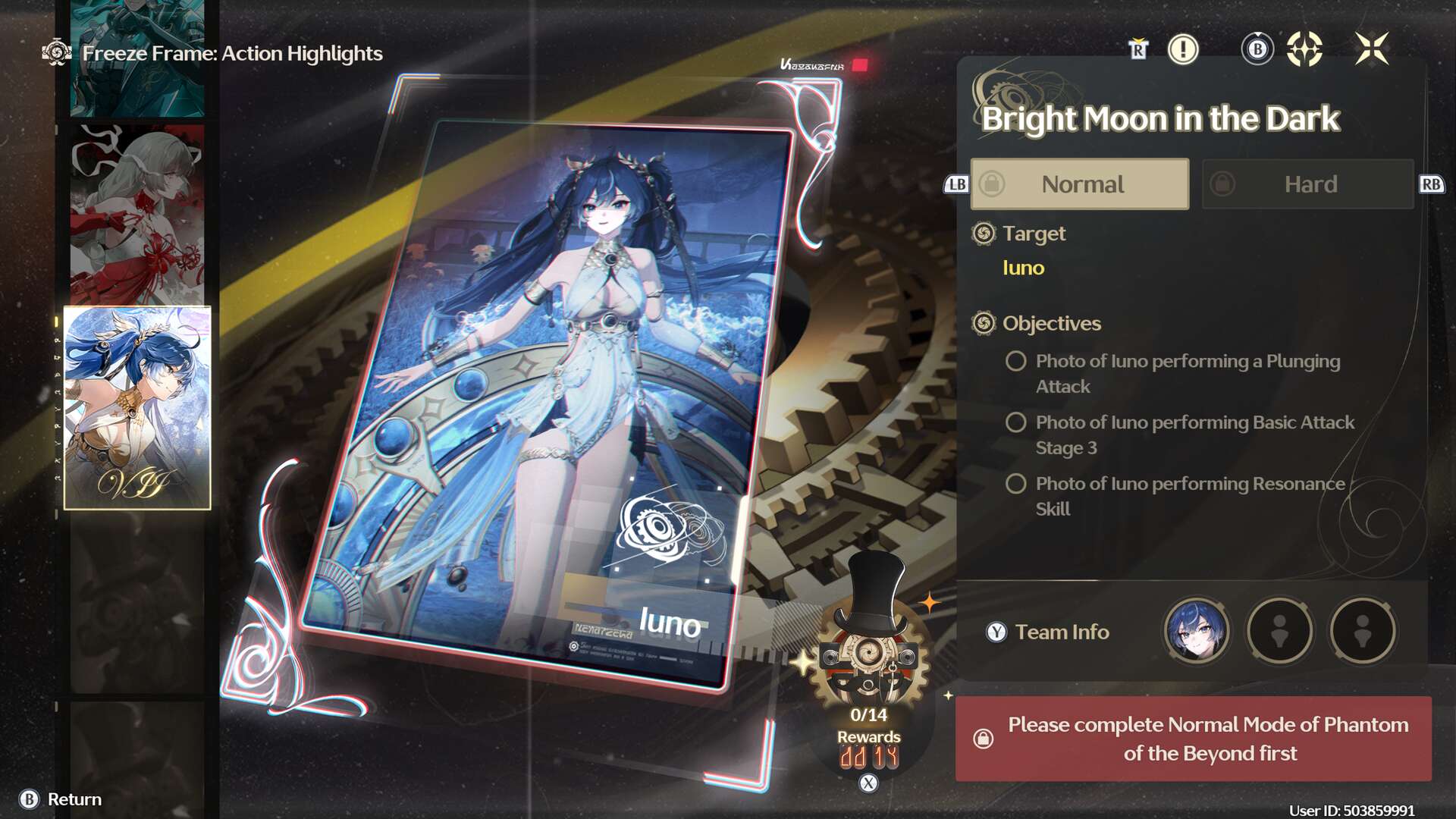This screenshot has height=819, width=1456.
Task: Open the Team Info panel
Action: click(1062, 632)
